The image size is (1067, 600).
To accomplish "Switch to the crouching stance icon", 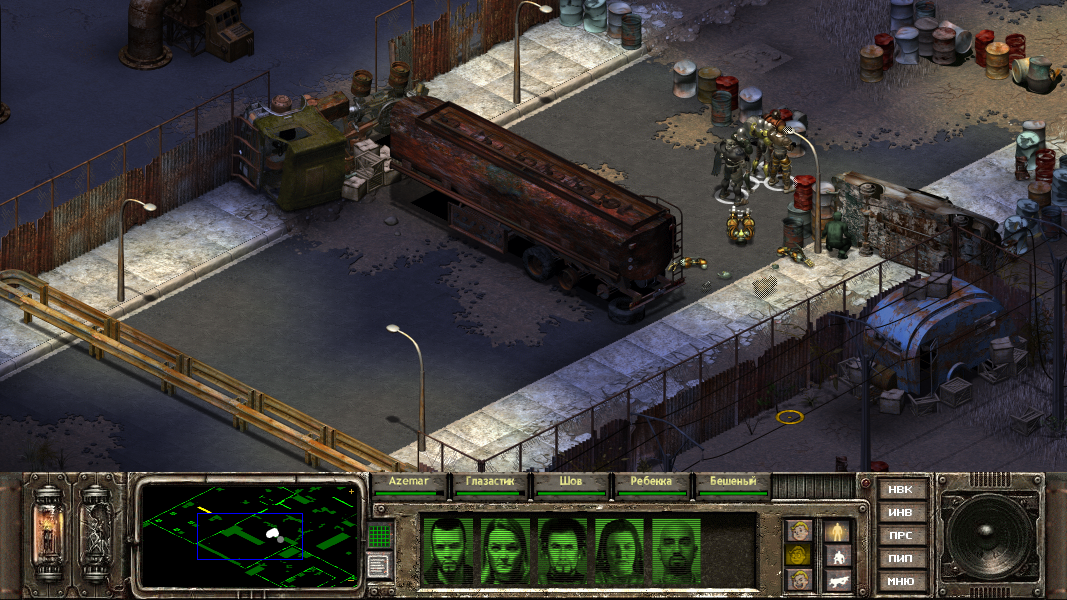I will click(x=837, y=555).
